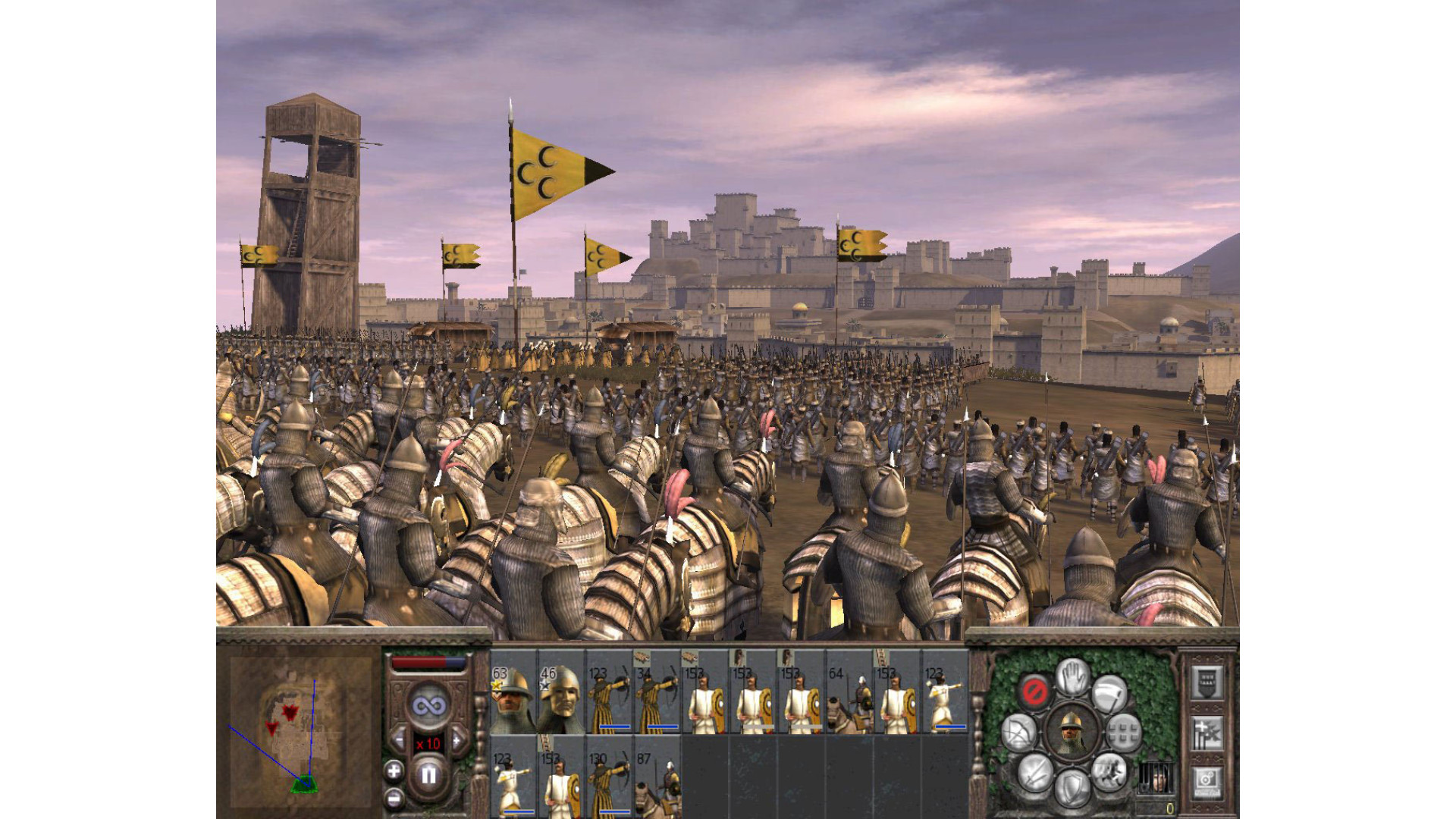Decrease the battle game speed
This screenshot has width=1456, height=819.
click(399, 739)
